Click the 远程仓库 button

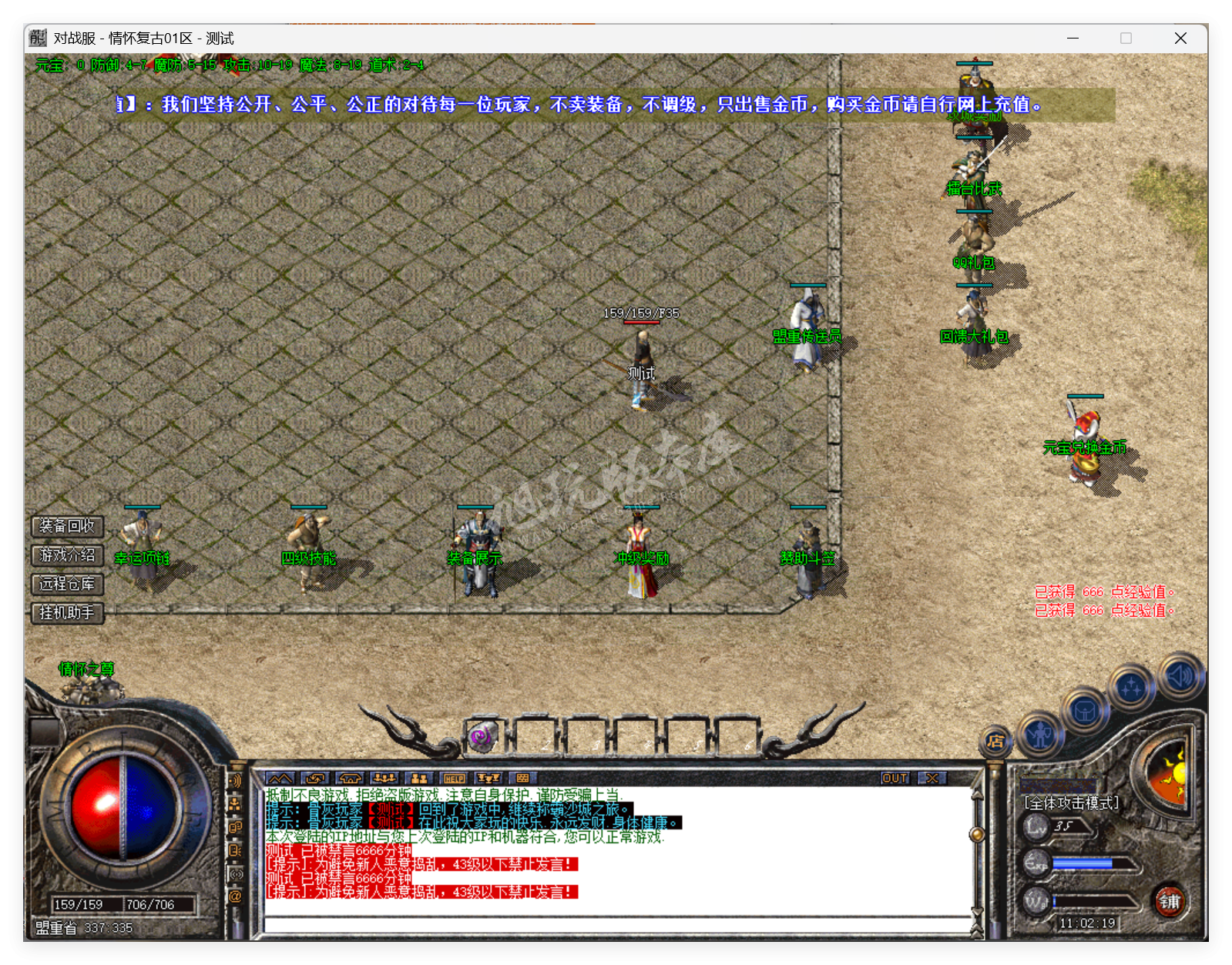[65, 585]
